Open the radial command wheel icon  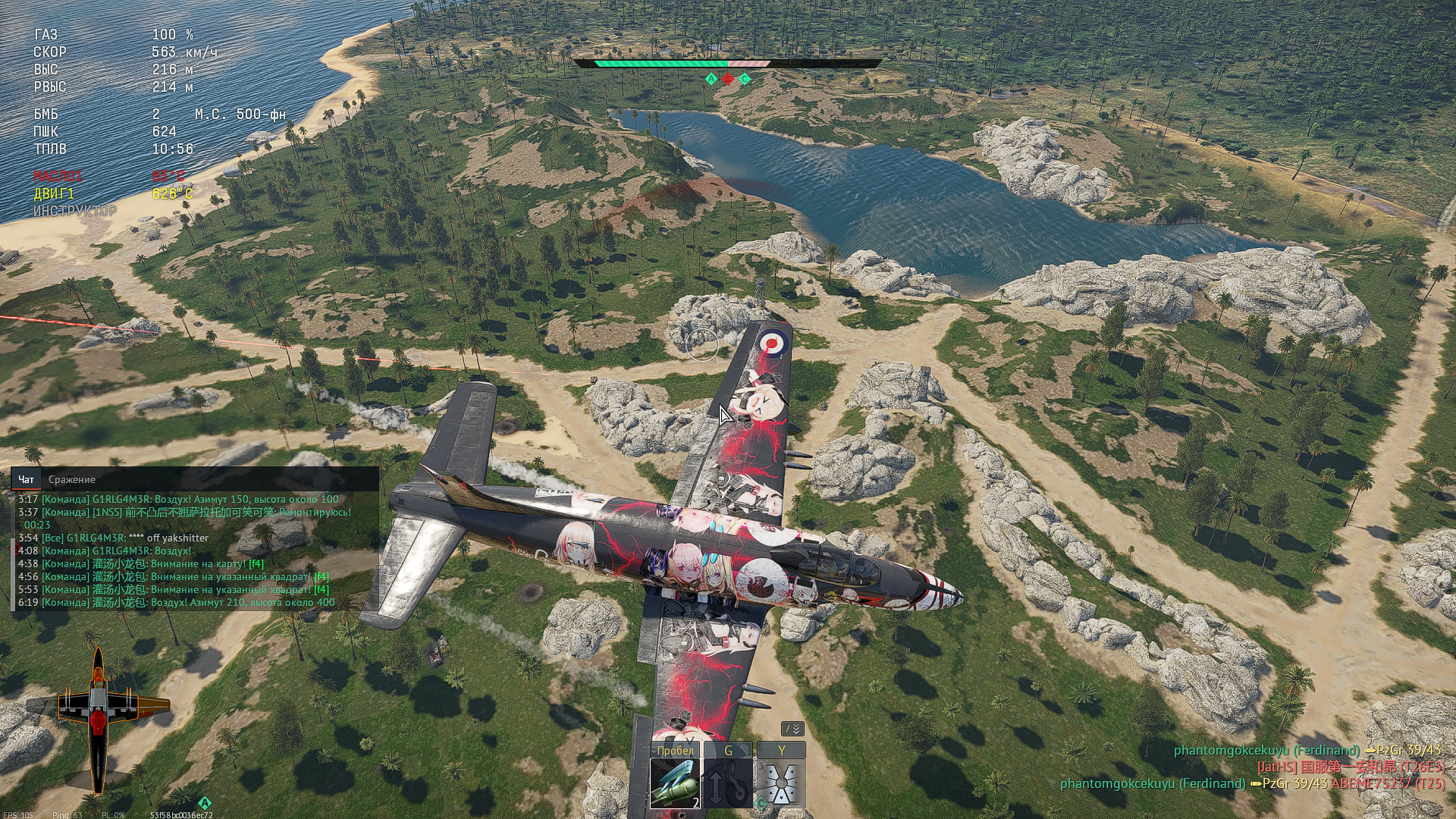tap(781, 783)
